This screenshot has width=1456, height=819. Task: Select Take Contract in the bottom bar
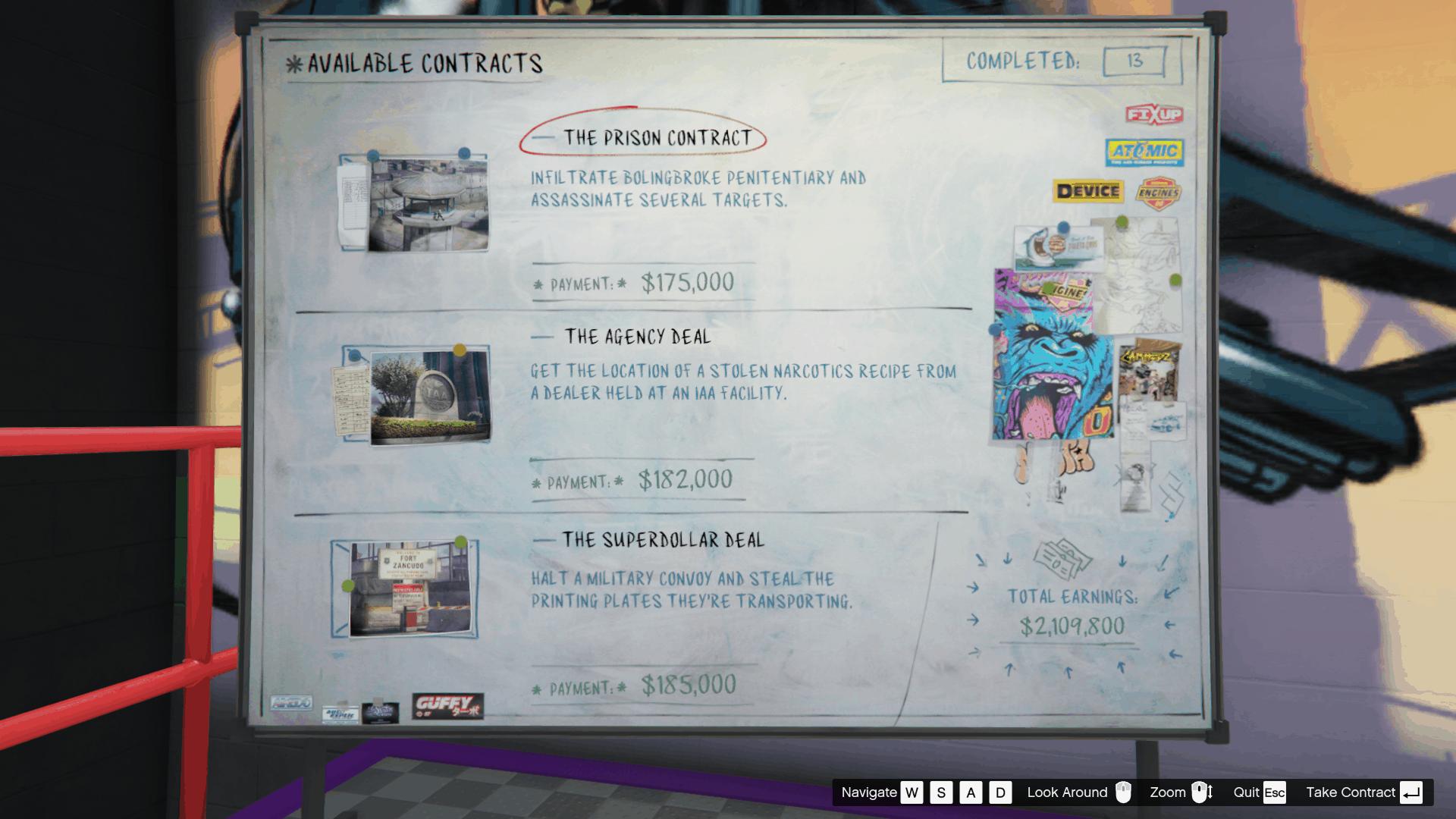click(1351, 792)
